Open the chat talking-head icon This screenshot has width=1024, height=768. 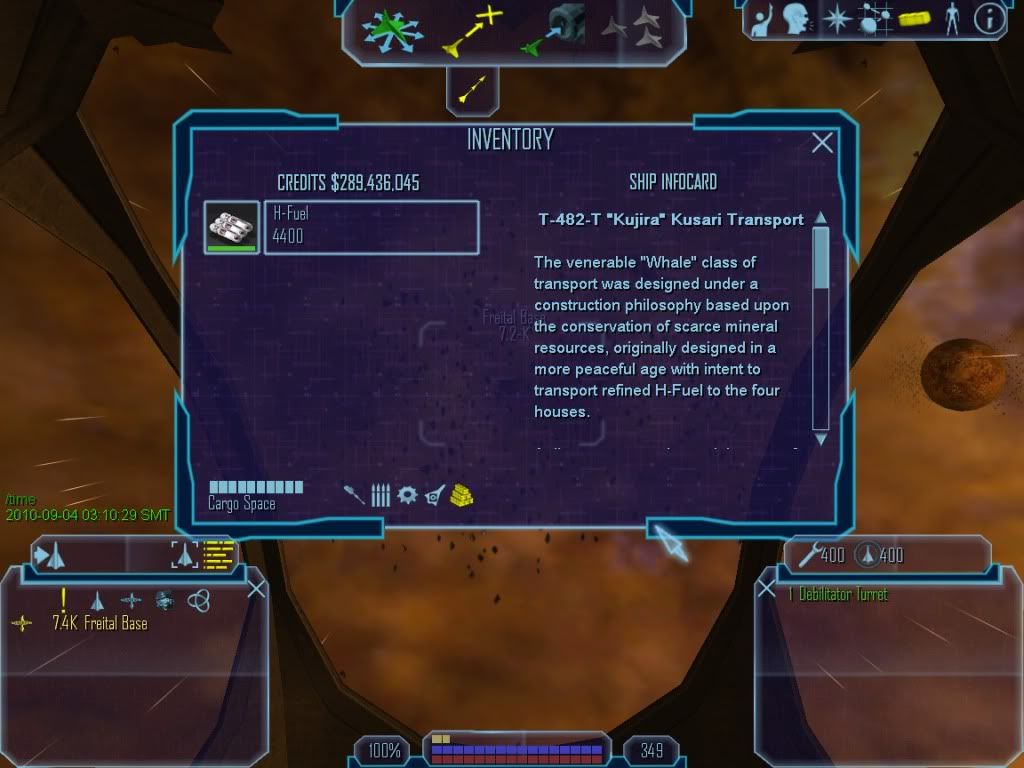(797, 19)
